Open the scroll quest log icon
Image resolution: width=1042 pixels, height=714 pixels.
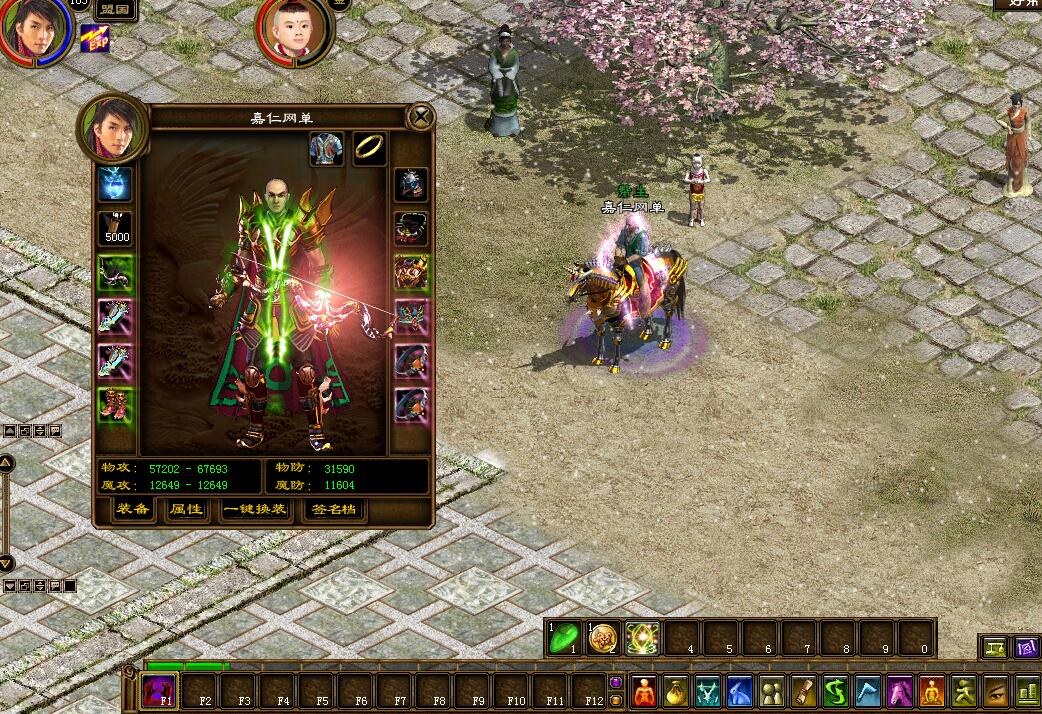(803, 691)
